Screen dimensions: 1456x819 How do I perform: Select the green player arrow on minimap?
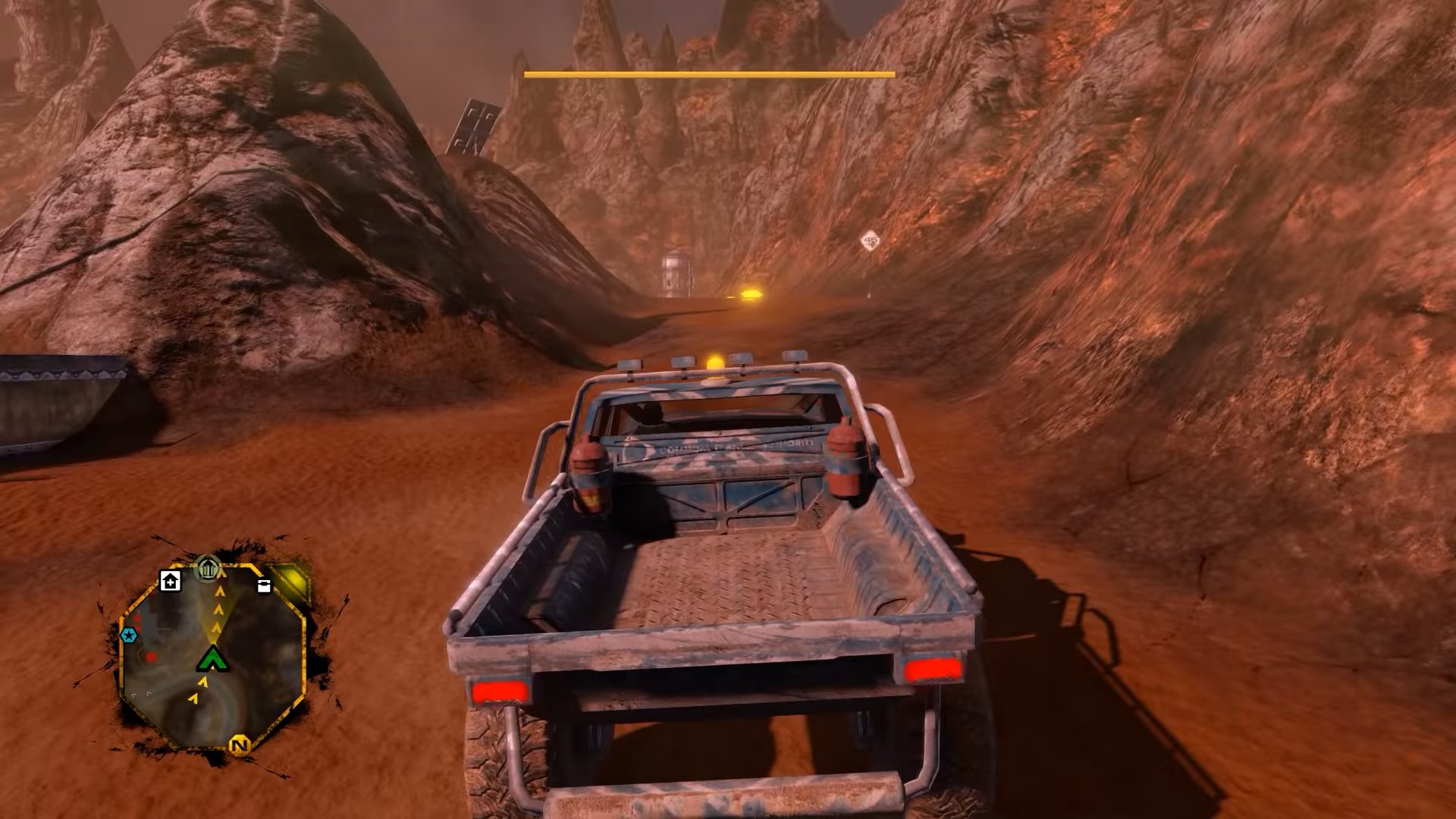213,658
